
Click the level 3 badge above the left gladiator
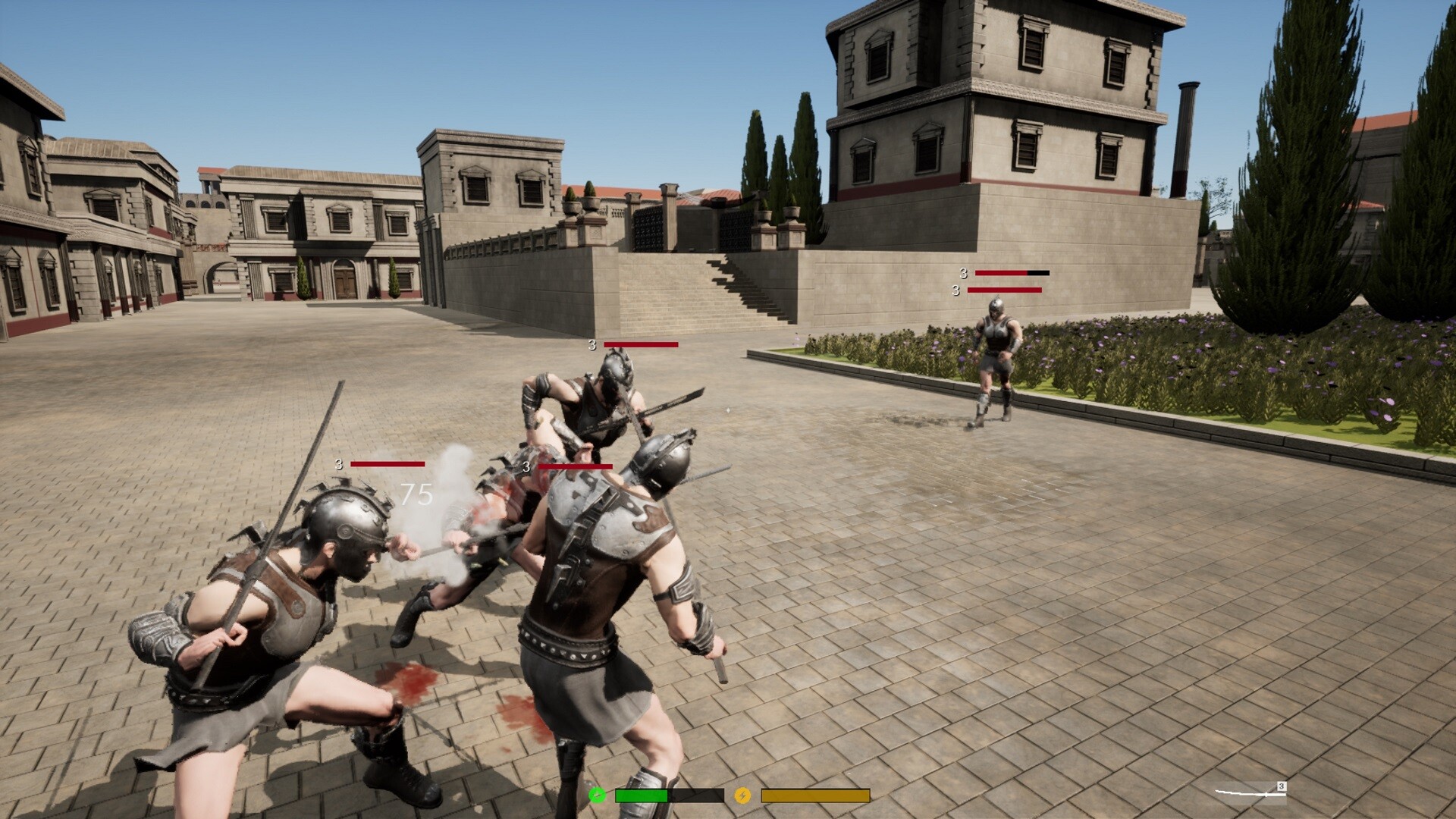[x=338, y=463]
